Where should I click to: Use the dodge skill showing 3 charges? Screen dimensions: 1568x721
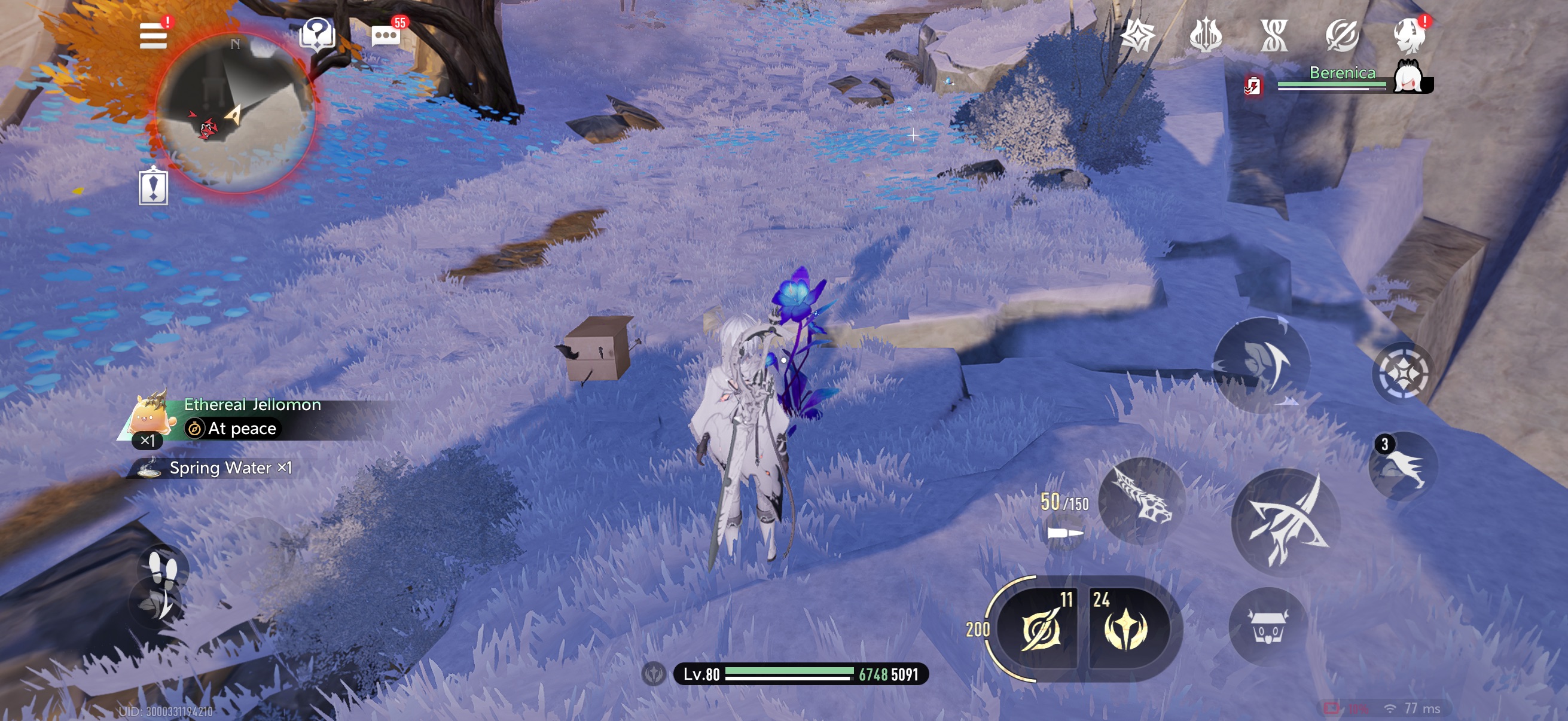1402,466
